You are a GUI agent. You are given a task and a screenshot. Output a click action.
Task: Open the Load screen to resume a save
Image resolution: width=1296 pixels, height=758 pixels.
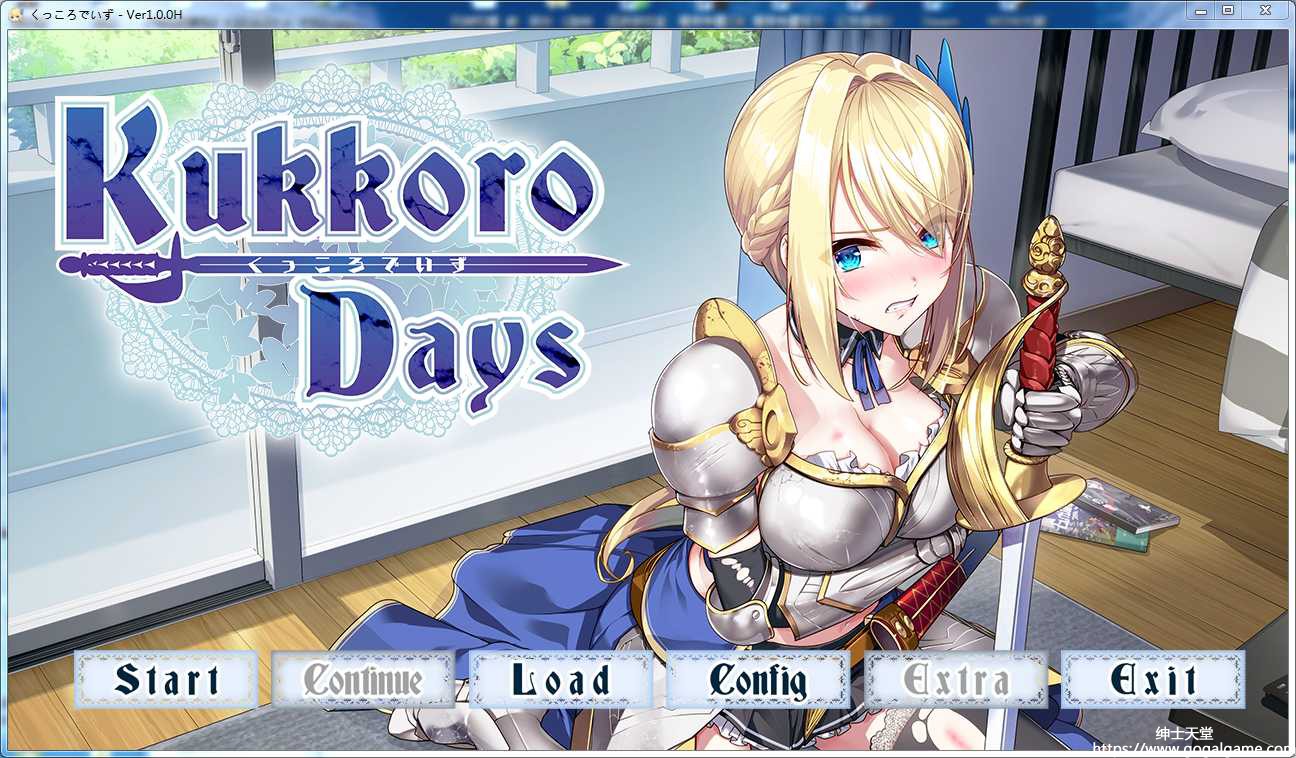pos(560,679)
